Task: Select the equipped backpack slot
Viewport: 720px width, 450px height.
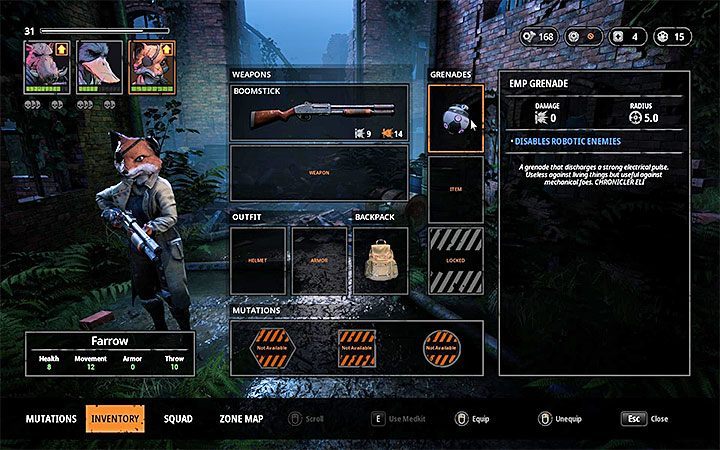Action: [x=380, y=260]
